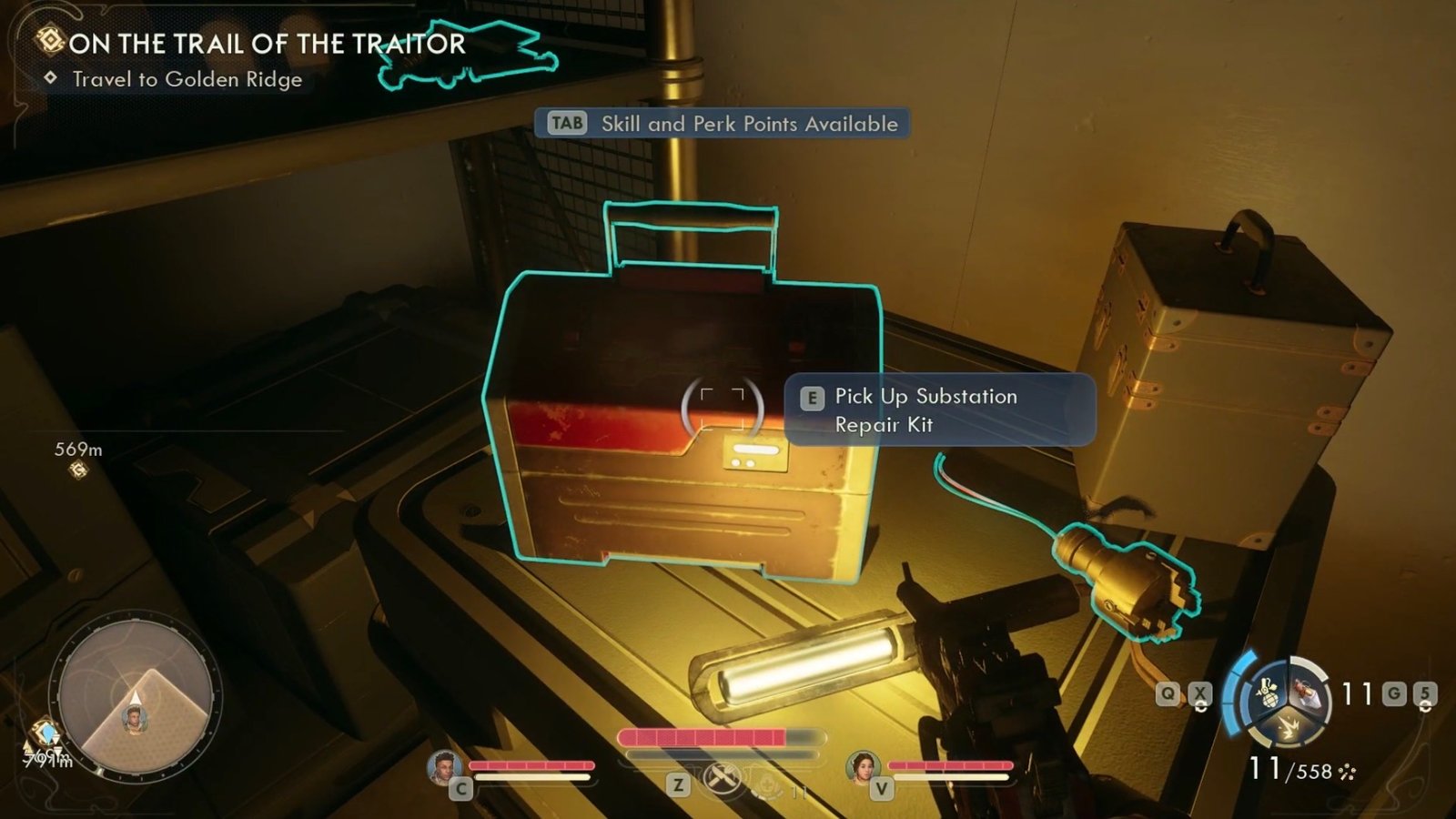Activate the burst ability wheel segment
The height and width of the screenshot is (819, 1456).
click(x=1287, y=725)
